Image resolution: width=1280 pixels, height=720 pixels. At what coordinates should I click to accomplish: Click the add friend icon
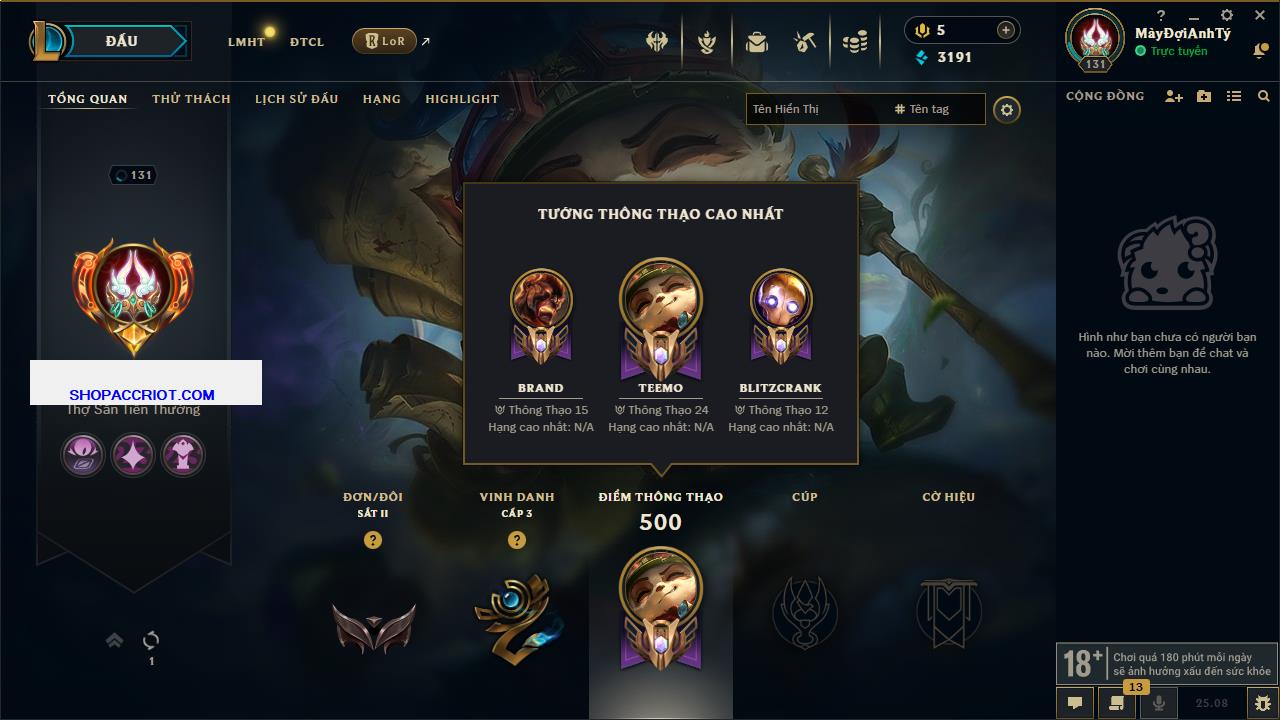pos(1174,96)
